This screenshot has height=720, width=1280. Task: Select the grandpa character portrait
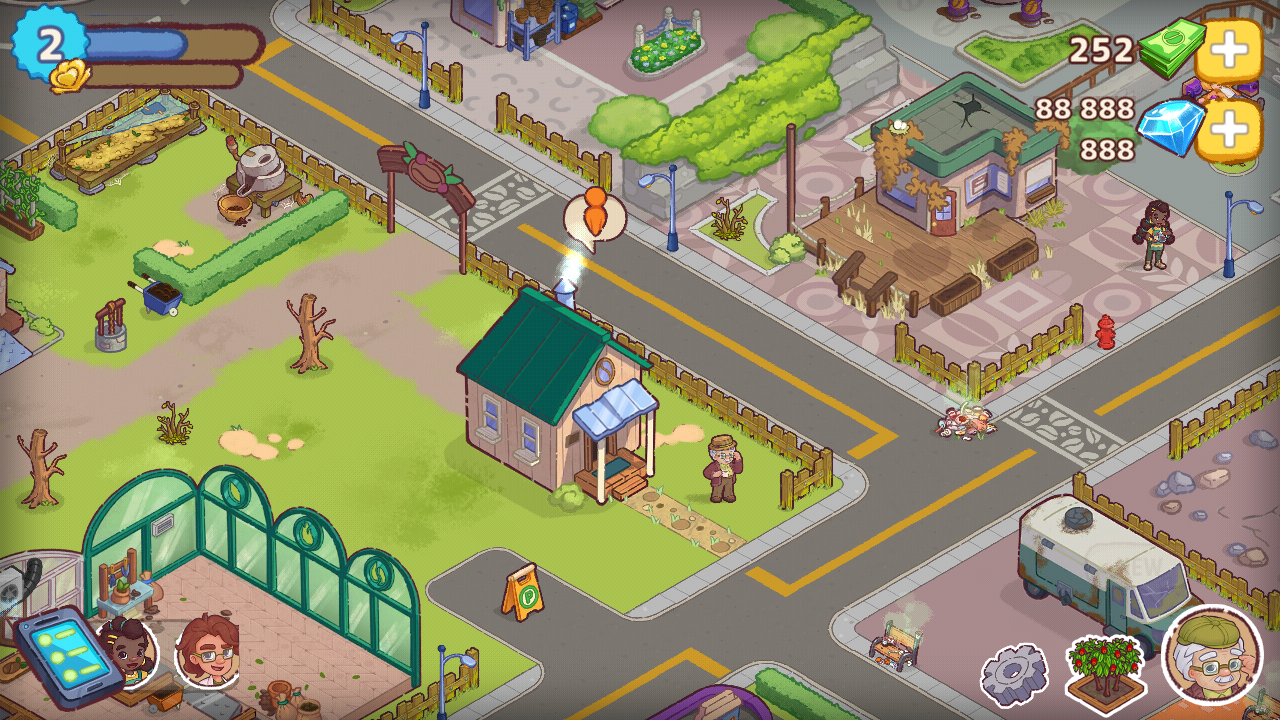(1212, 657)
